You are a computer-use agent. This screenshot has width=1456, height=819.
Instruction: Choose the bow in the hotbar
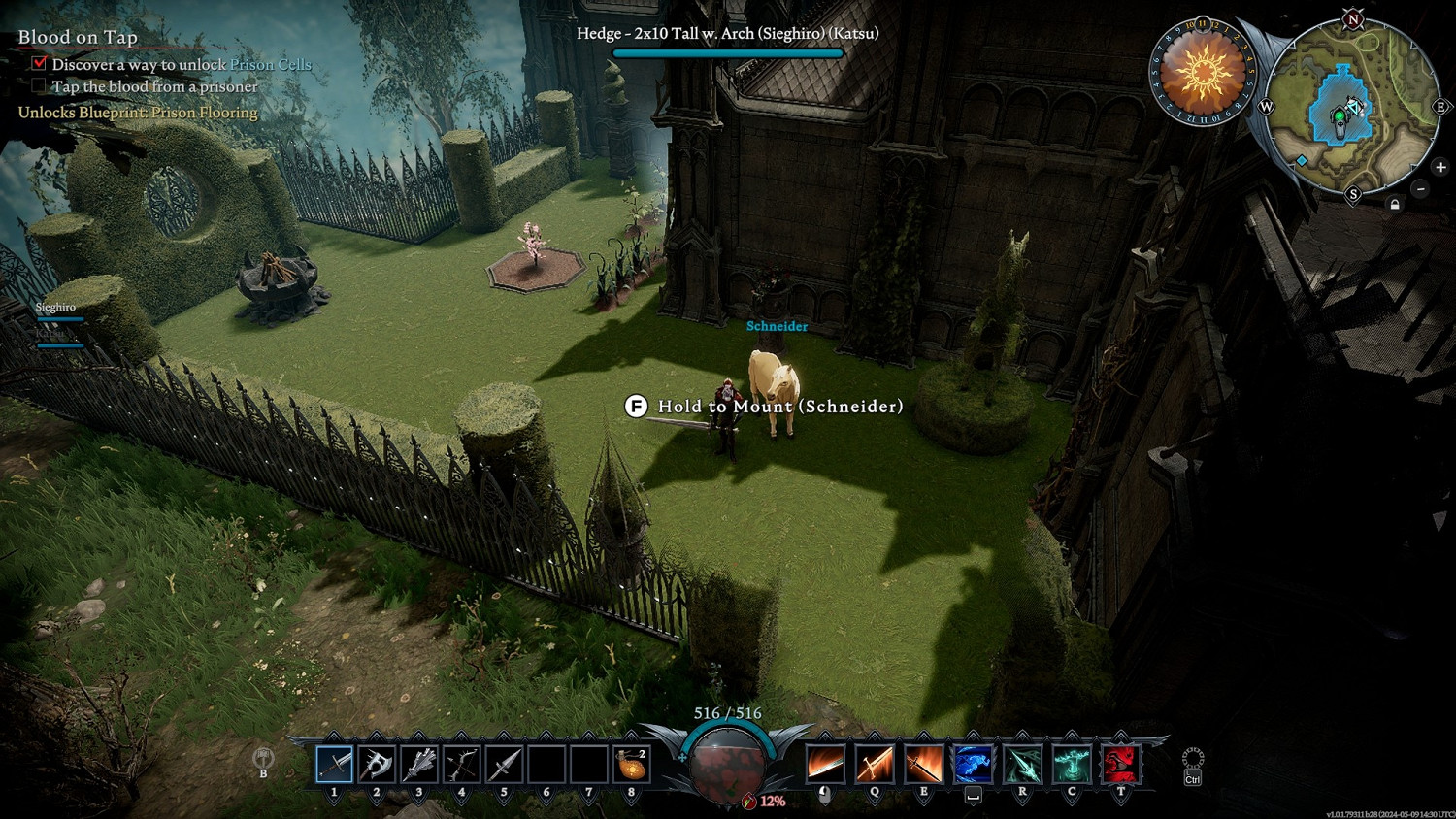tap(461, 765)
